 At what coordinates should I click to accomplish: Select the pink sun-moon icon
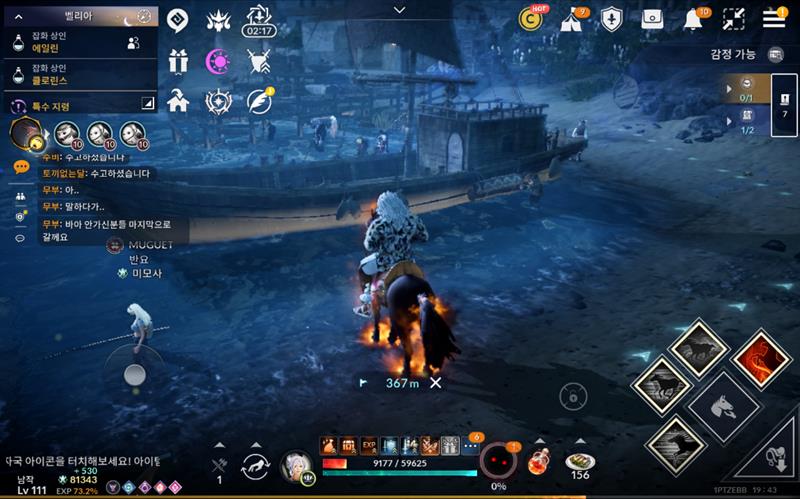[218, 61]
